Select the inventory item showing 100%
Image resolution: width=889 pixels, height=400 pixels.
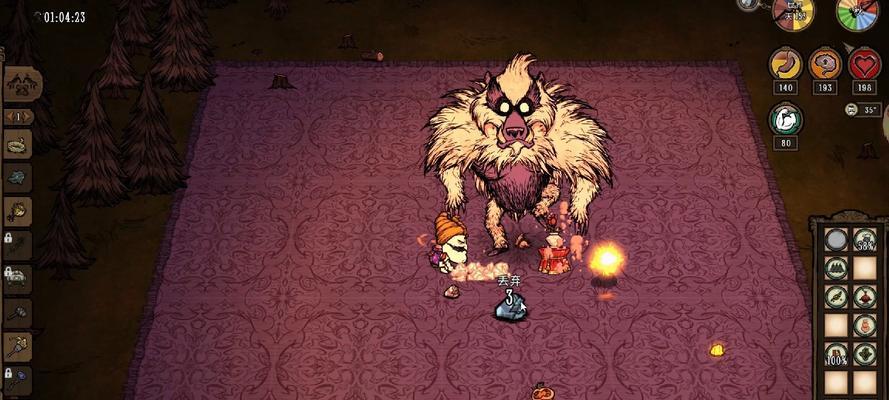point(836,353)
